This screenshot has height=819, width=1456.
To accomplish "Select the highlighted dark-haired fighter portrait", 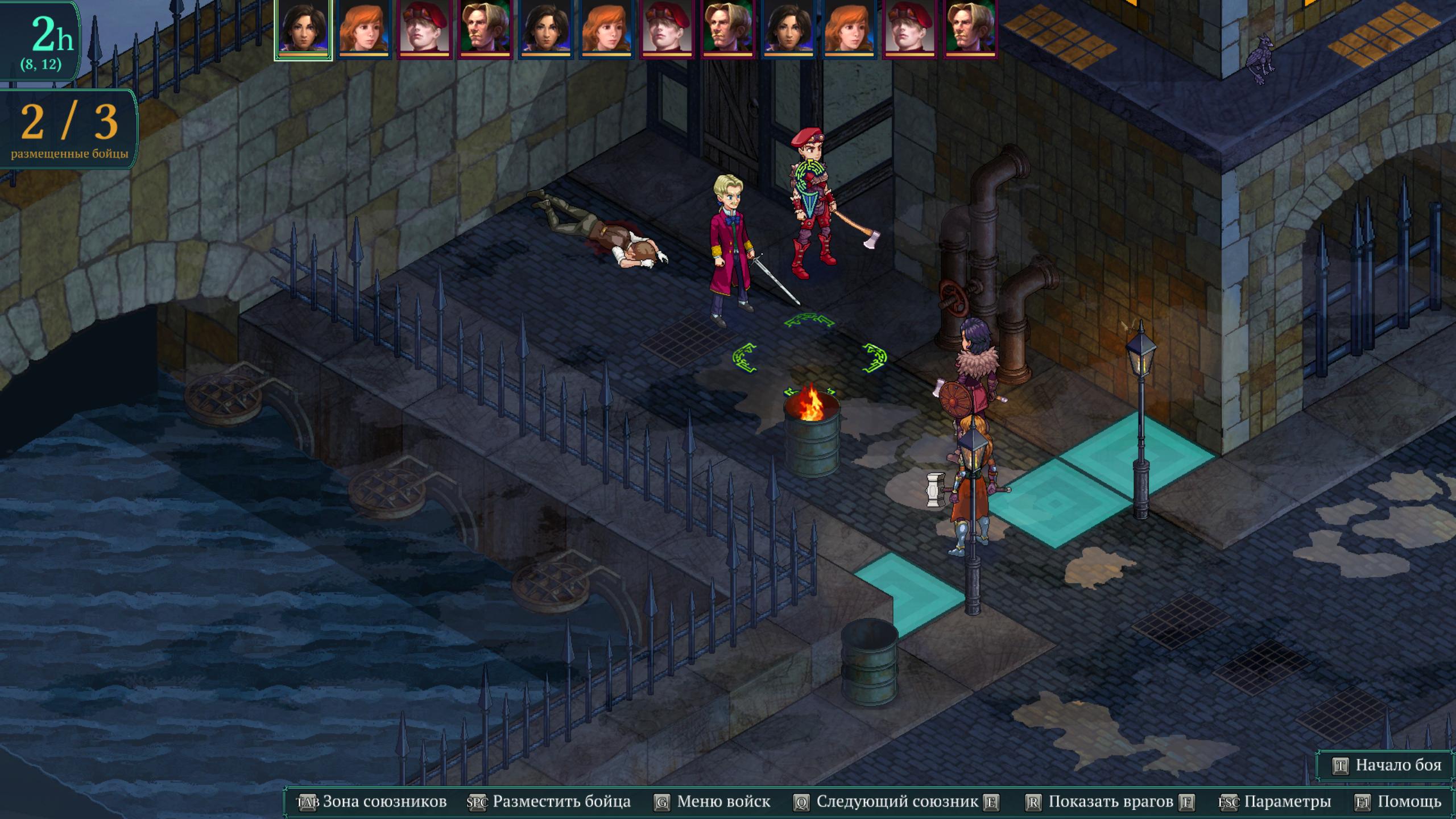I will point(303,28).
